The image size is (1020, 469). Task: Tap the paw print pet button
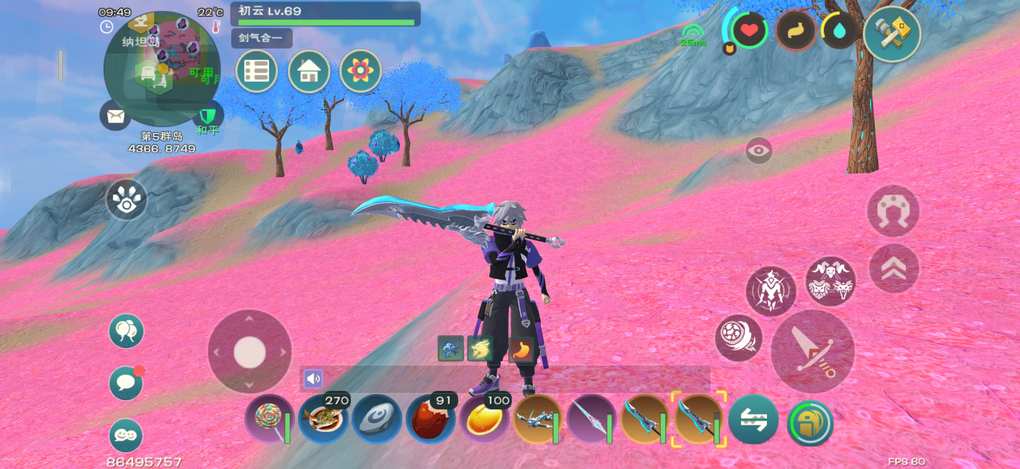[x=127, y=199]
